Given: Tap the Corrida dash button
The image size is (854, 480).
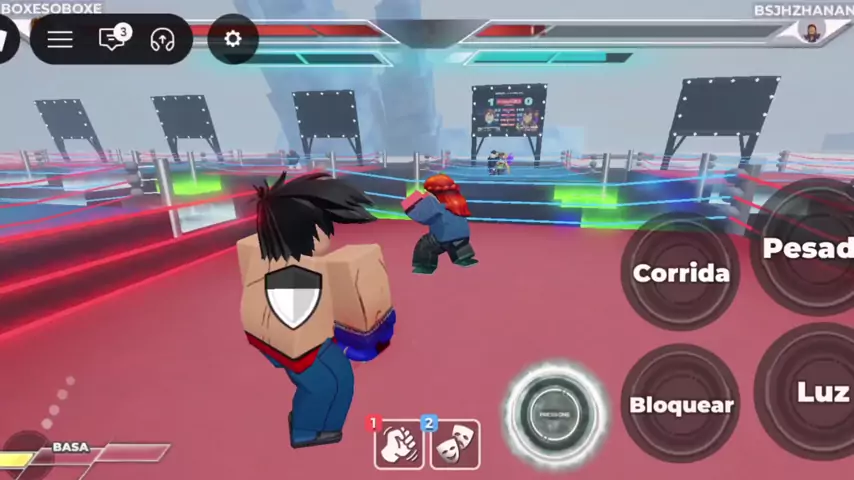Looking at the screenshot, I should 680,272.
